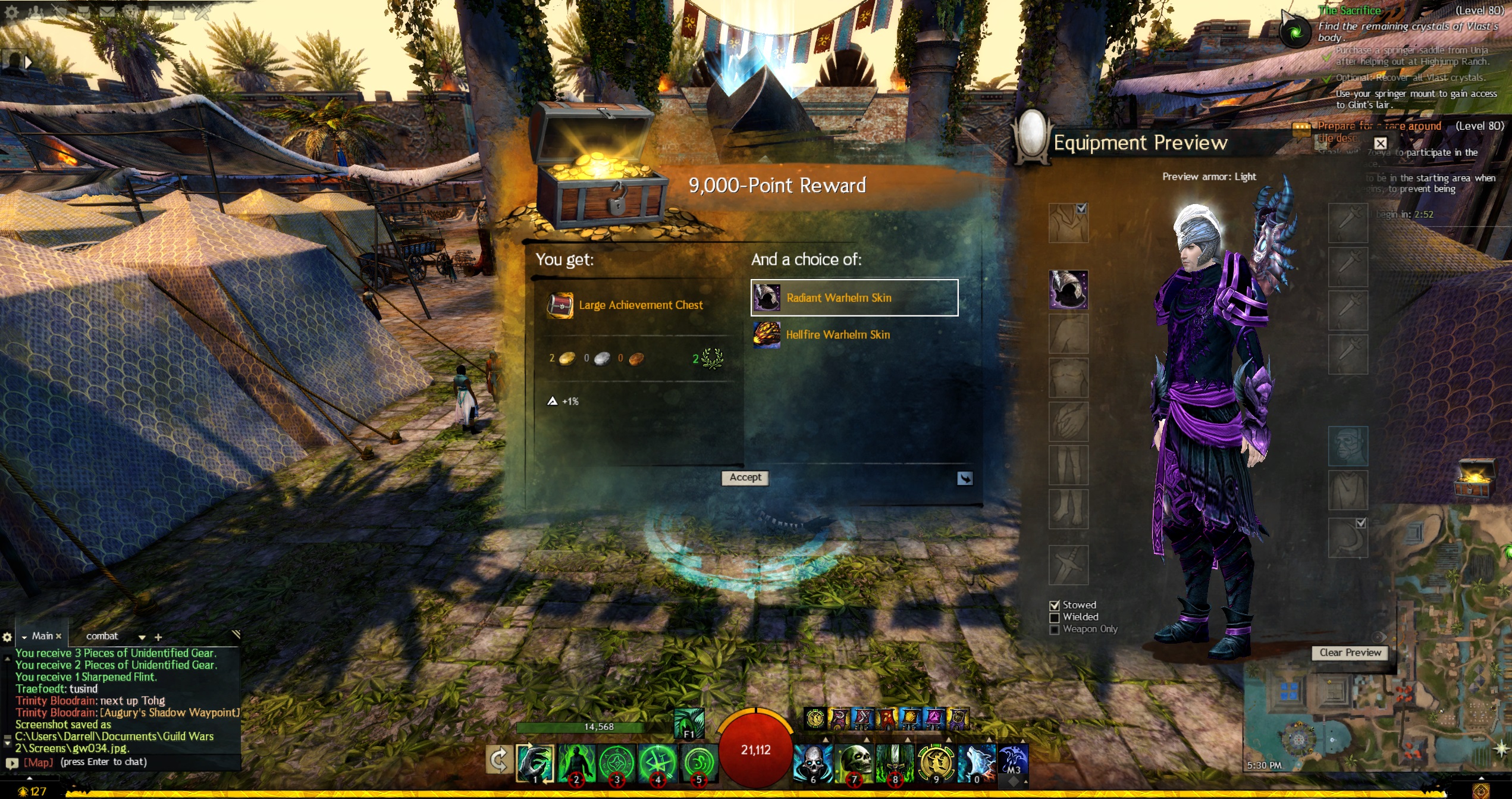Select the Hellfire Warhelm Skin option
Screen dimensions: 1512x799
click(x=837, y=335)
